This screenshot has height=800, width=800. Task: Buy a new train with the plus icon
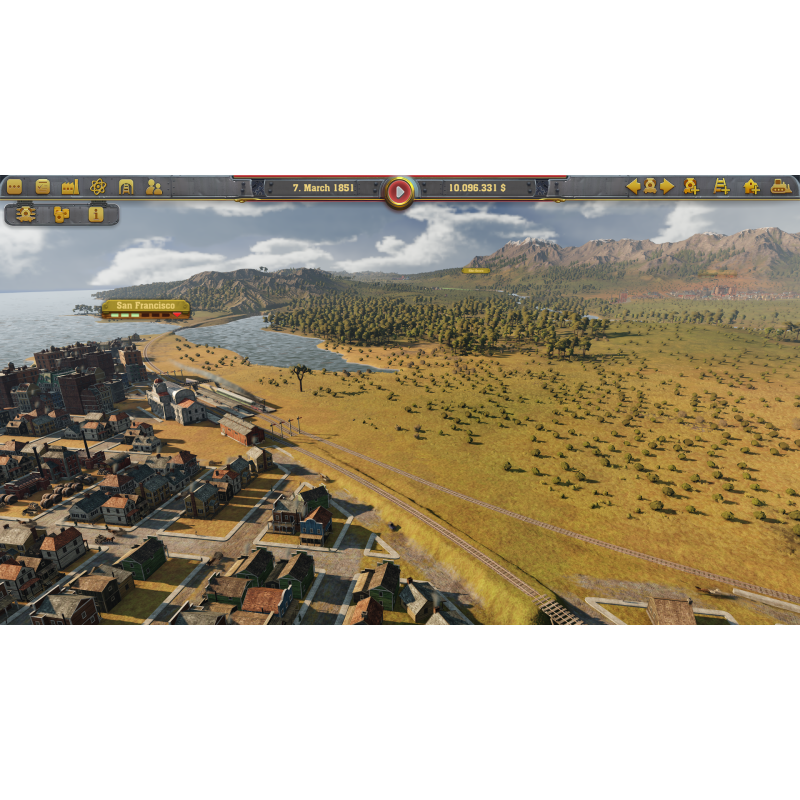691,186
